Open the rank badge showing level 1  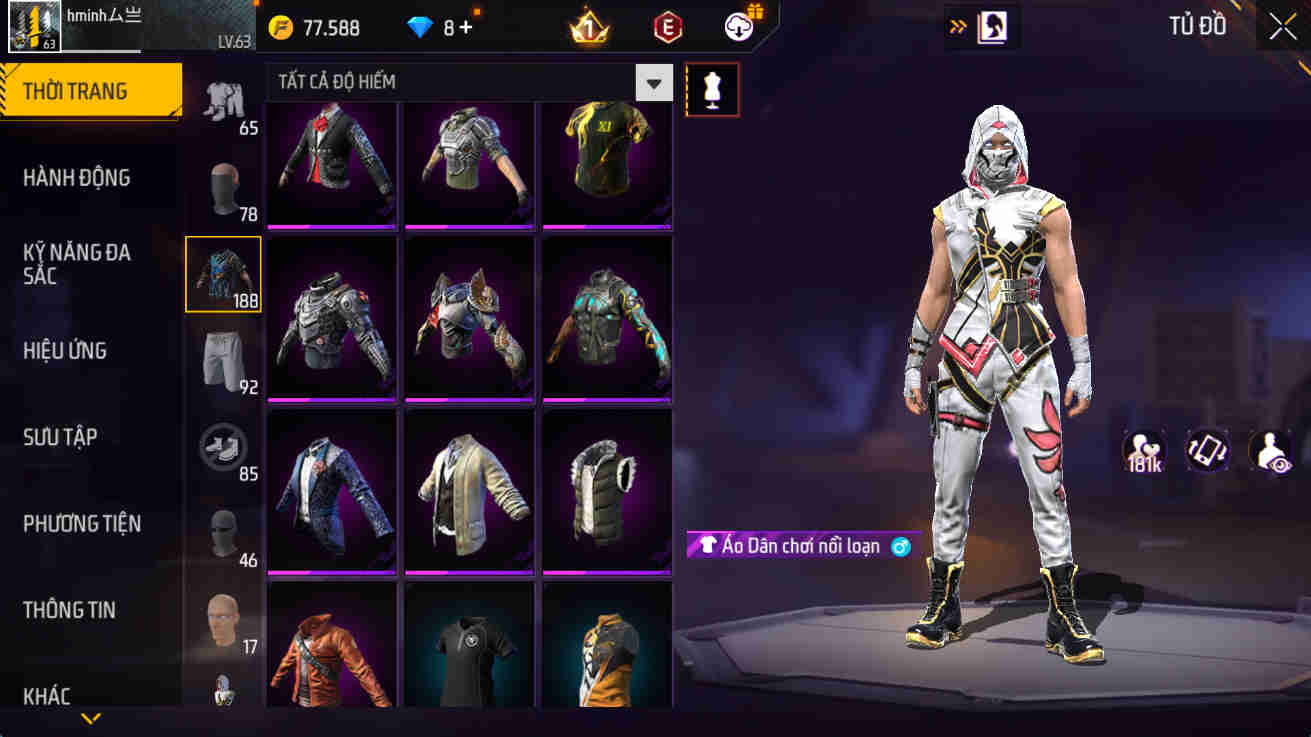click(586, 27)
